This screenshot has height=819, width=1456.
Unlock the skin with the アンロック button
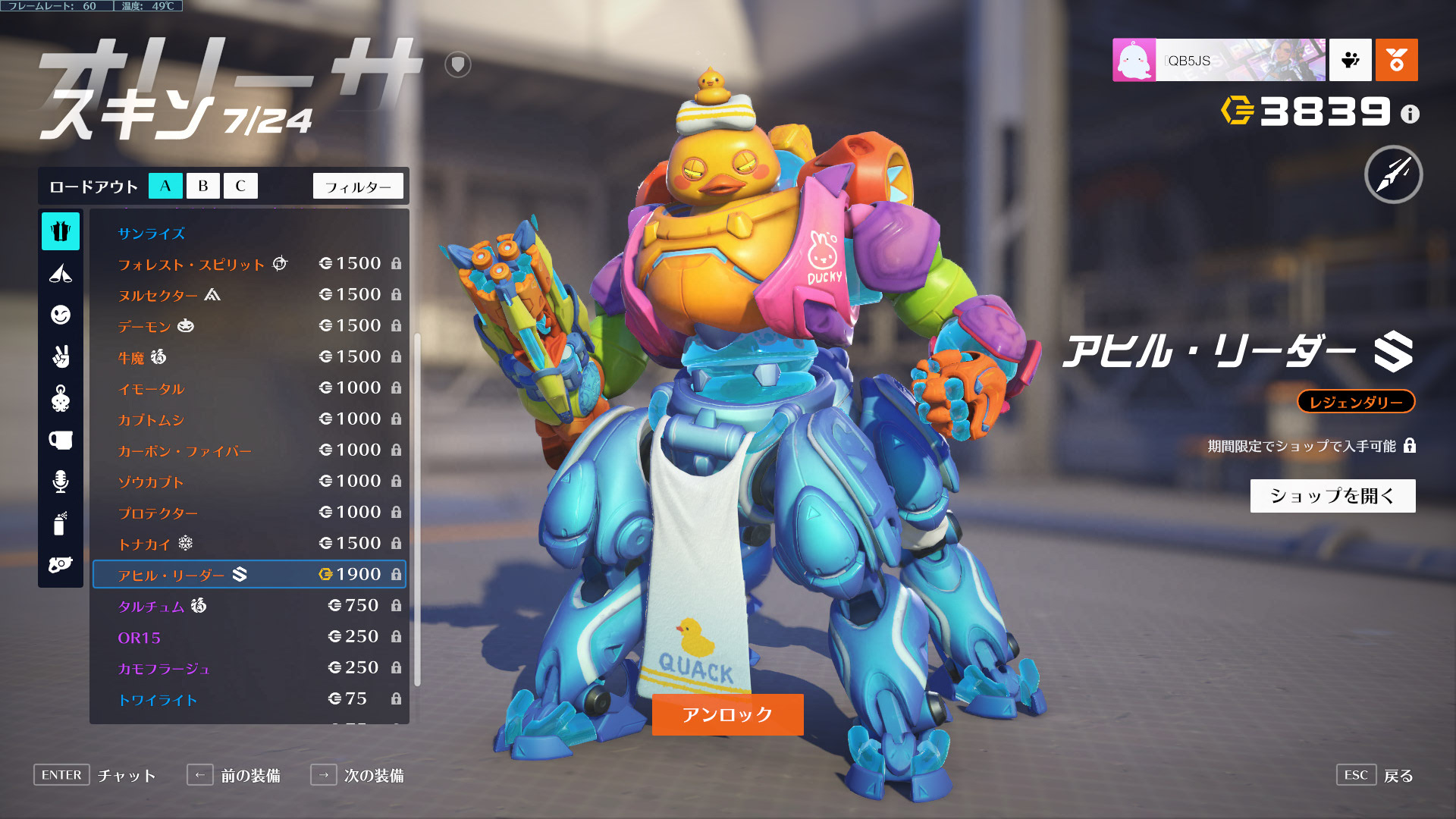727,714
